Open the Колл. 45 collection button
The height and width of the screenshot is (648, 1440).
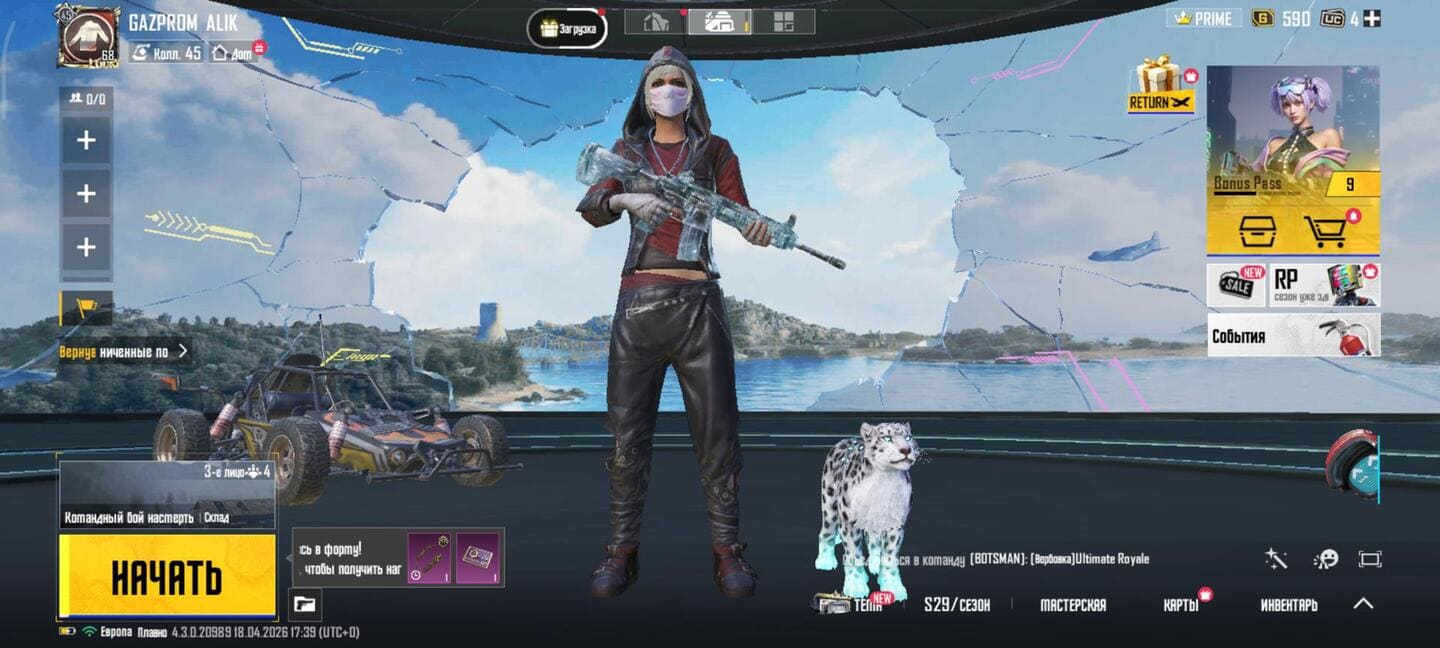point(166,52)
